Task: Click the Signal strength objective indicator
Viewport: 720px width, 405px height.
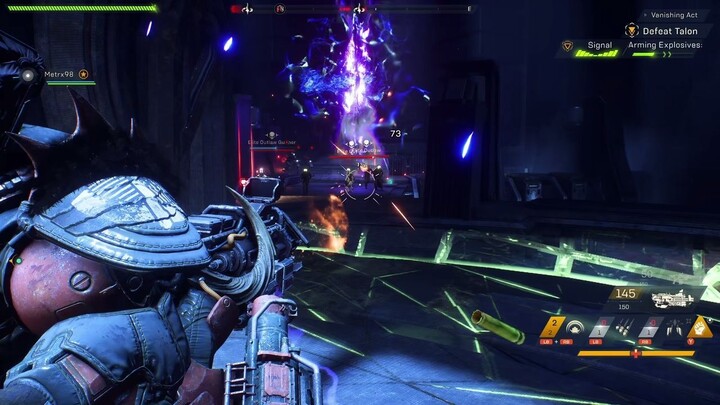Action: [x=599, y=46]
